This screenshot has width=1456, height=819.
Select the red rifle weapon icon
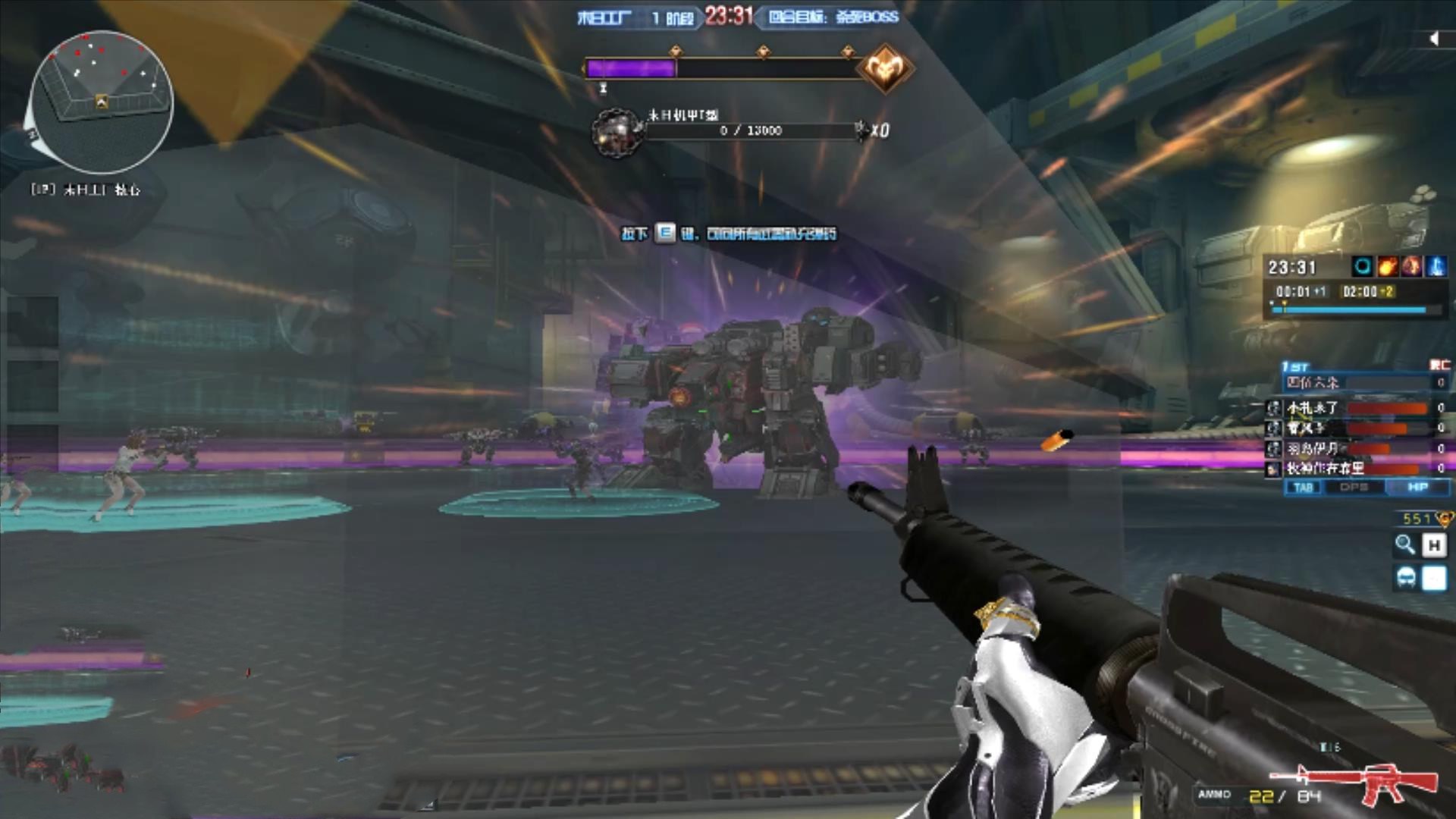tap(1357, 781)
